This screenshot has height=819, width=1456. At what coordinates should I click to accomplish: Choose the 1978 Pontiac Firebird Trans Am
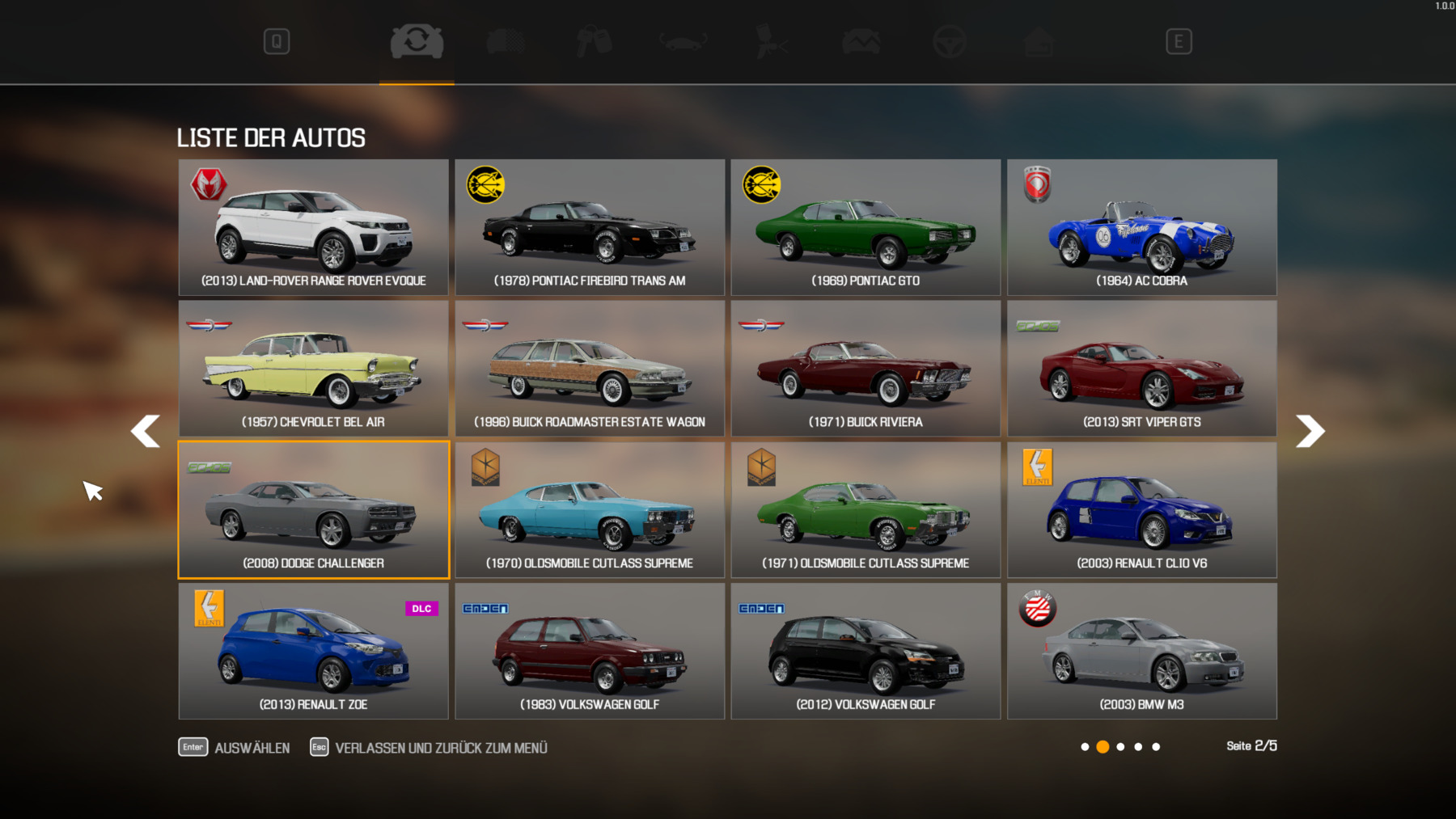(x=590, y=227)
